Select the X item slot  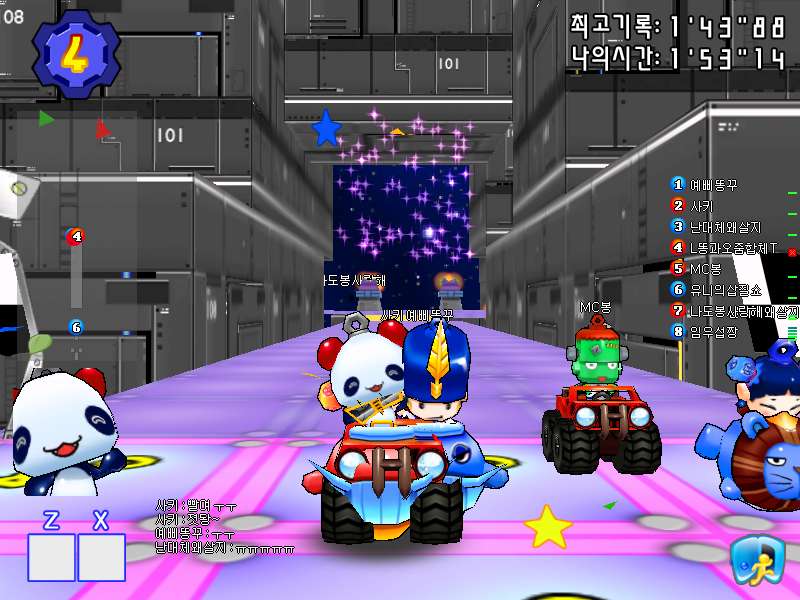[101, 557]
